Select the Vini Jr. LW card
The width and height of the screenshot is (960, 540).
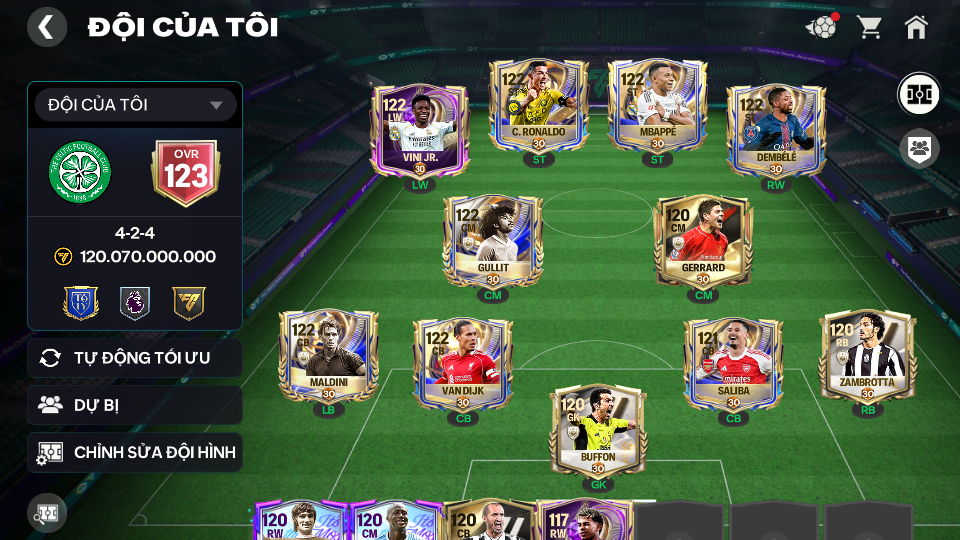point(421,130)
